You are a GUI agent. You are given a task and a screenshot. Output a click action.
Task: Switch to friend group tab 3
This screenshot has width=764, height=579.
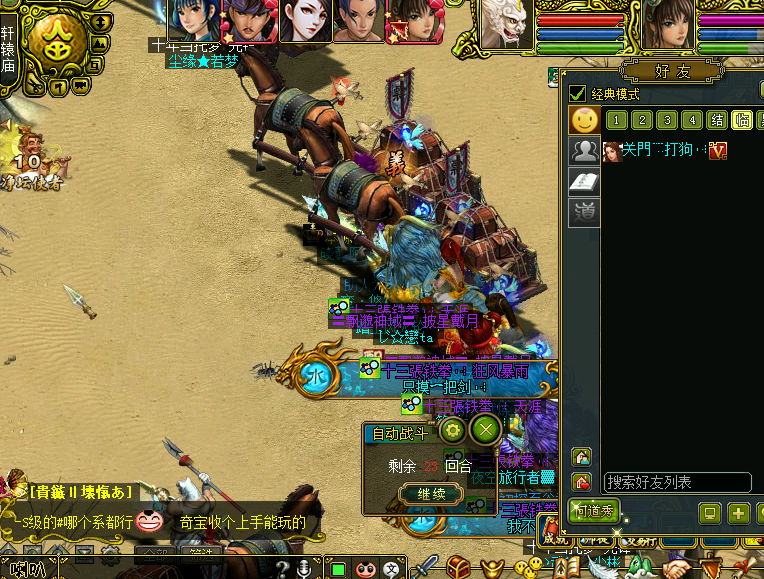point(667,120)
